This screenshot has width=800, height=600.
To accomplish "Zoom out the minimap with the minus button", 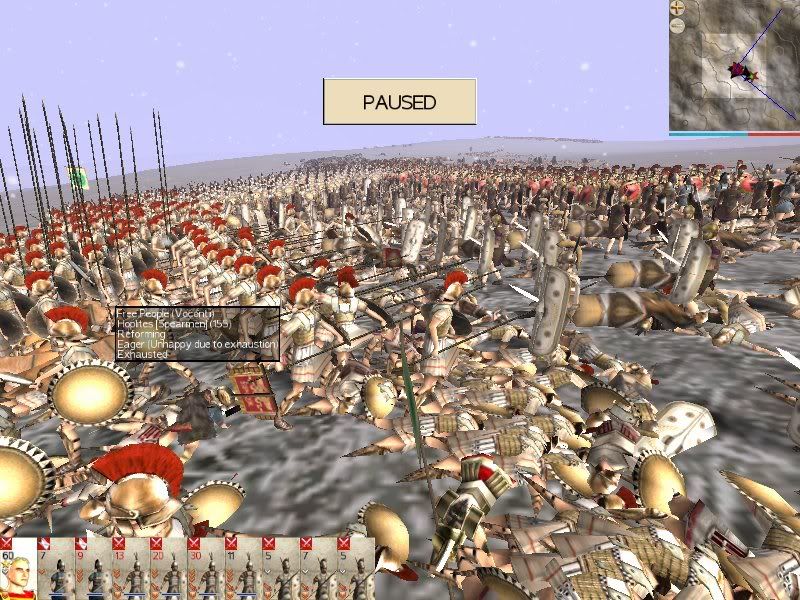I will [677, 27].
